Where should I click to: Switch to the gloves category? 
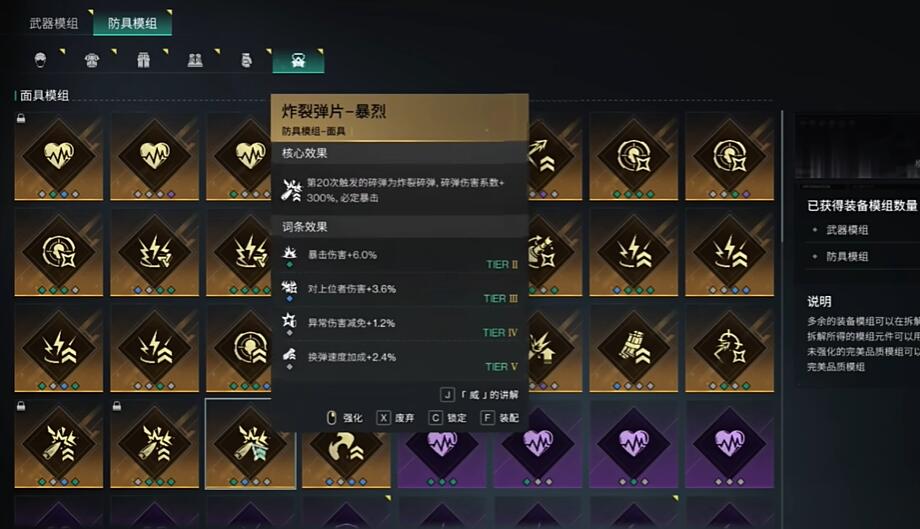click(246, 60)
